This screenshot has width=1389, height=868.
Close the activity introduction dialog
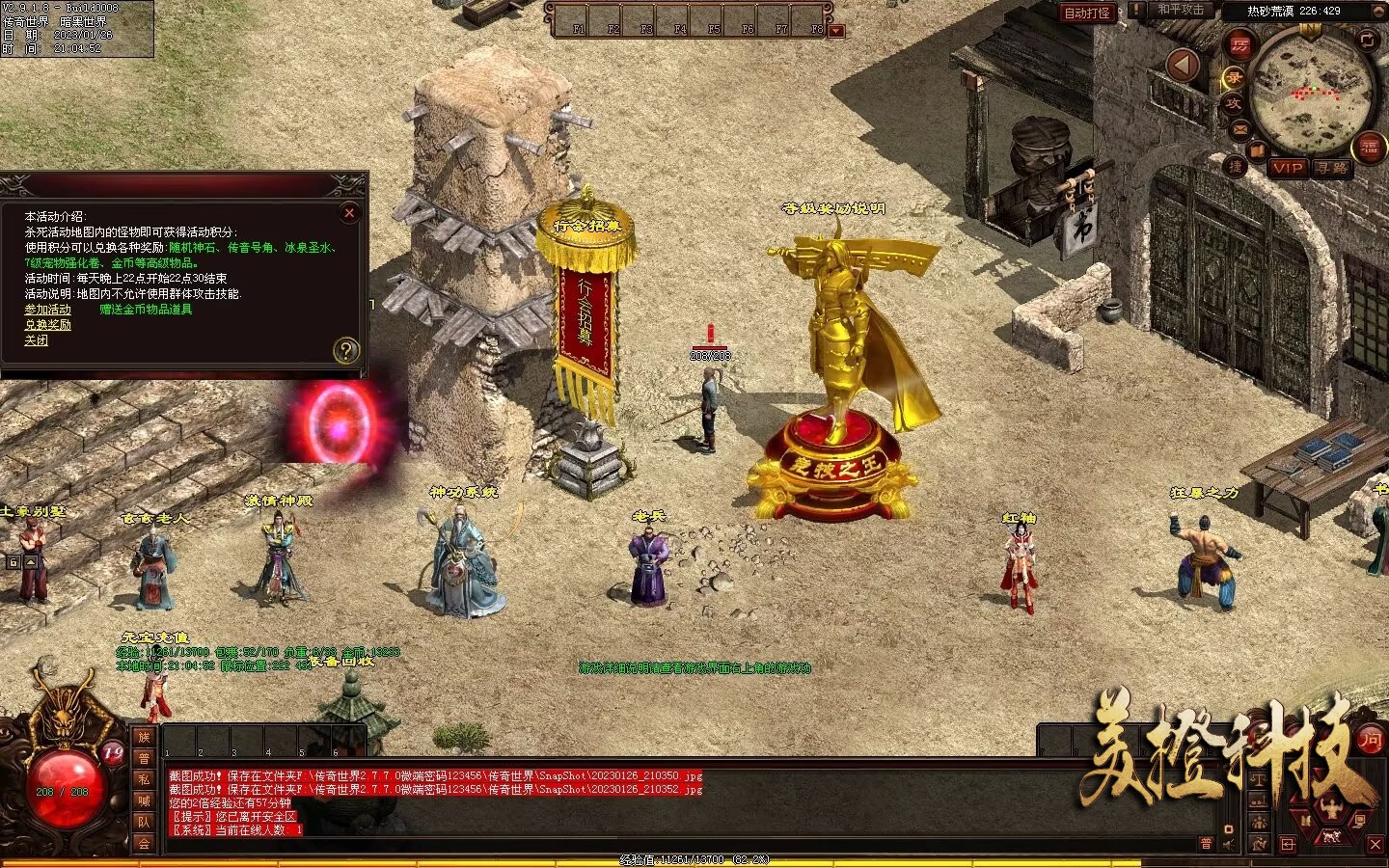point(349,212)
